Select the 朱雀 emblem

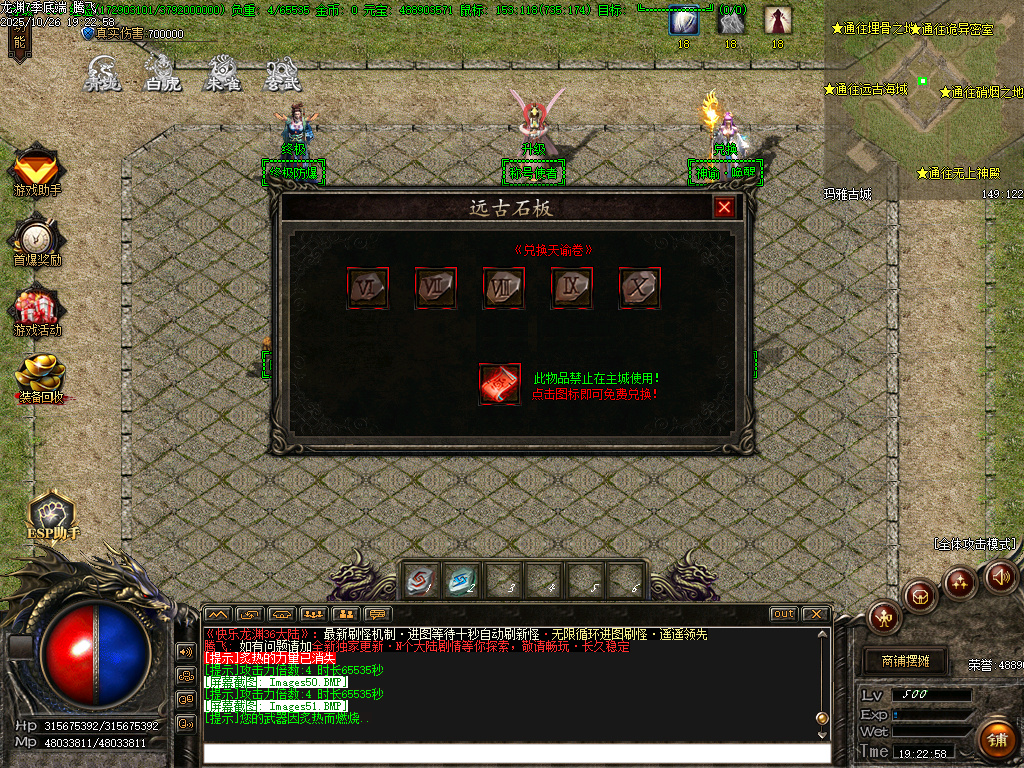point(222,72)
